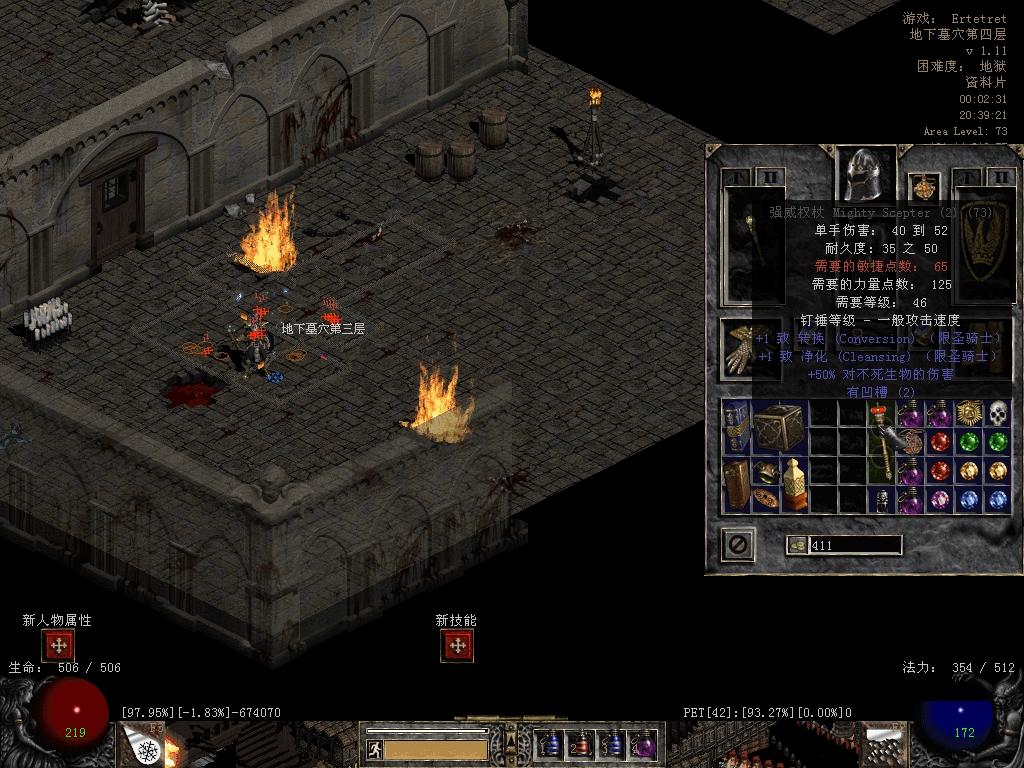Use the red healing potion in belt
The image size is (1024, 768).
(581, 745)
